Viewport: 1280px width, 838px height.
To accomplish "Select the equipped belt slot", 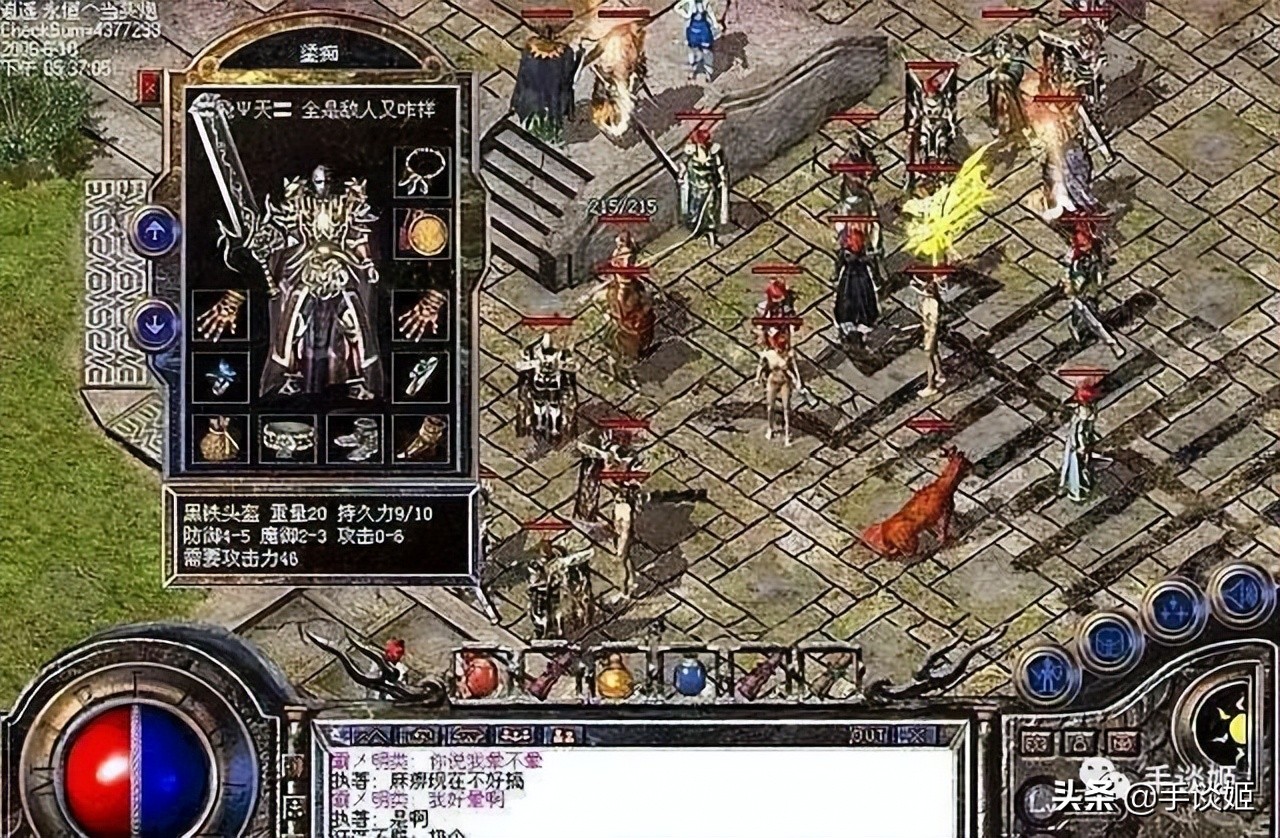I will pyautogui.click(x=288, y=439).
